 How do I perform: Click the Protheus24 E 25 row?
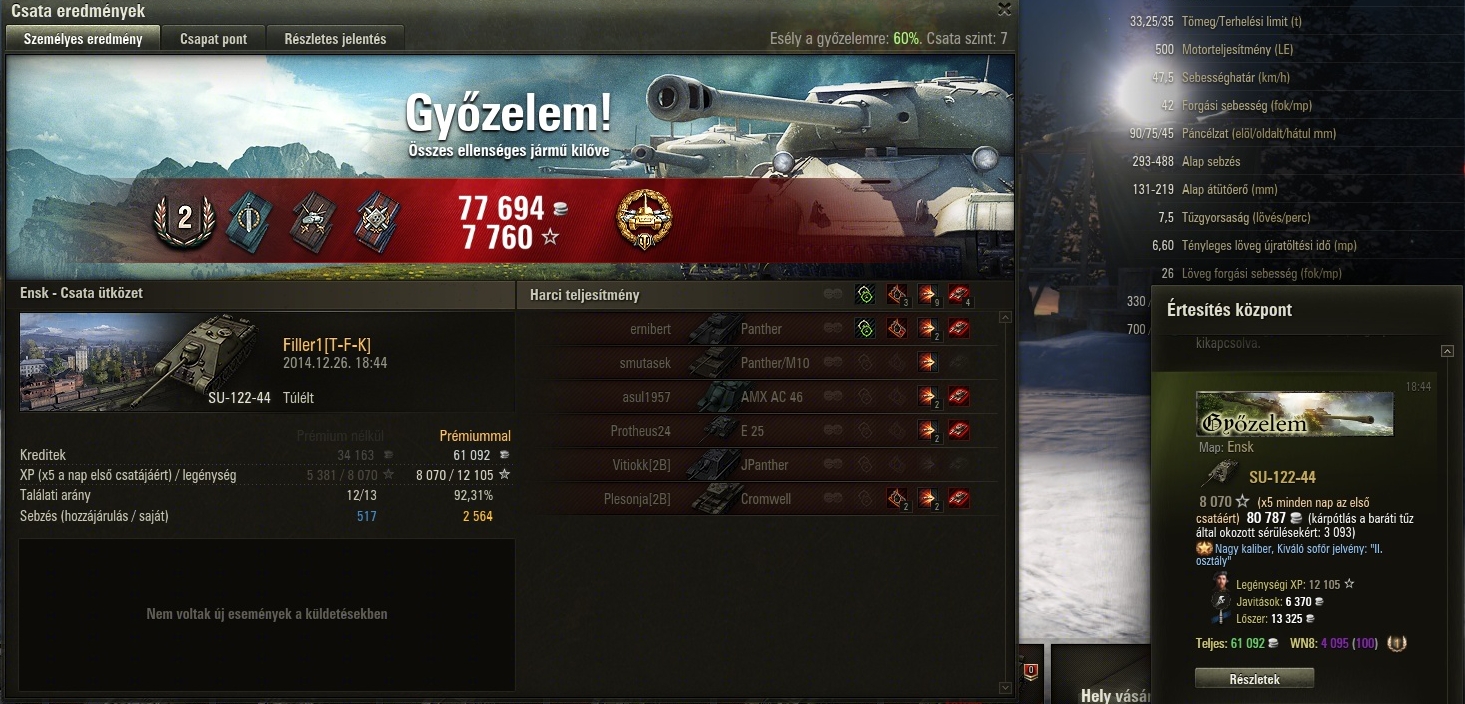[x=760, y=431]
